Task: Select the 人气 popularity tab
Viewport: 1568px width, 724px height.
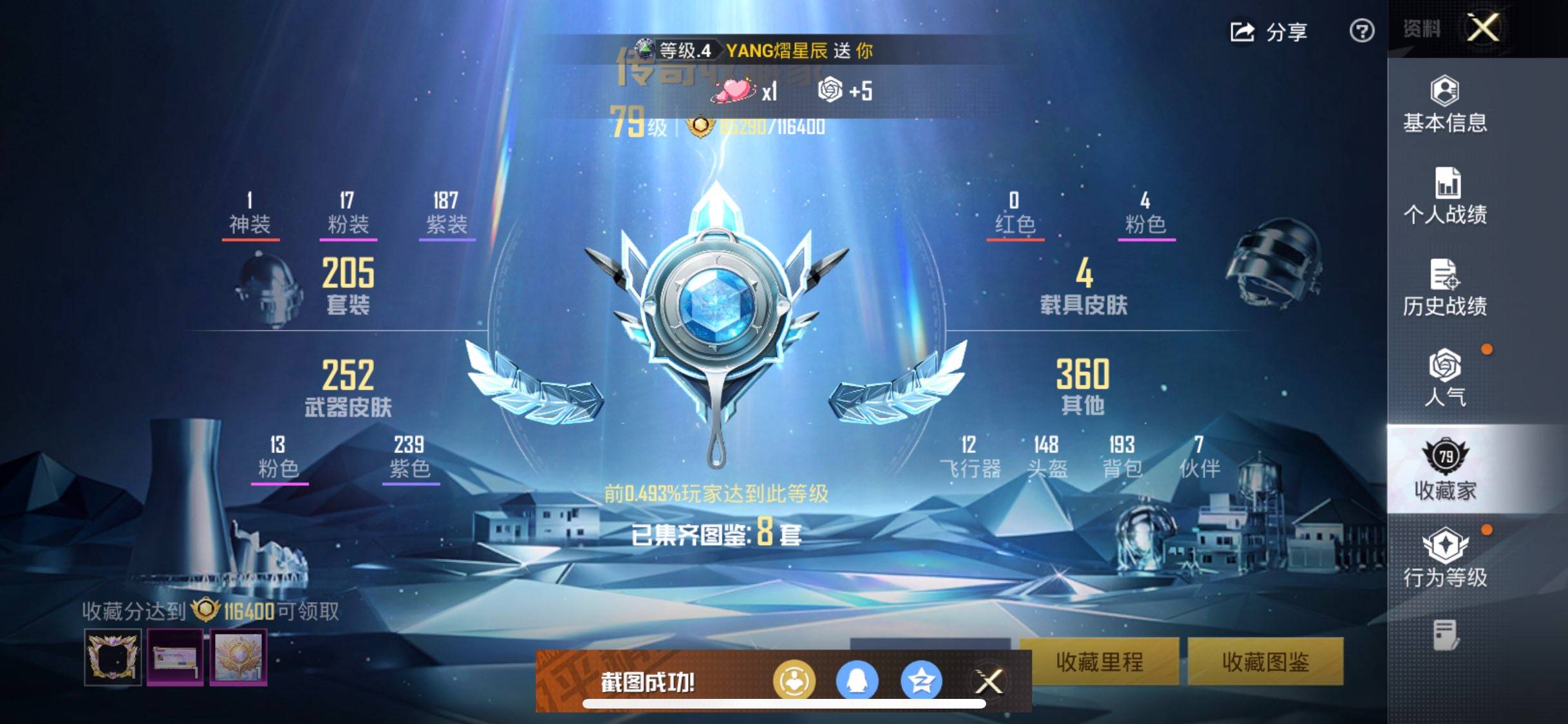Action: 1445,378
